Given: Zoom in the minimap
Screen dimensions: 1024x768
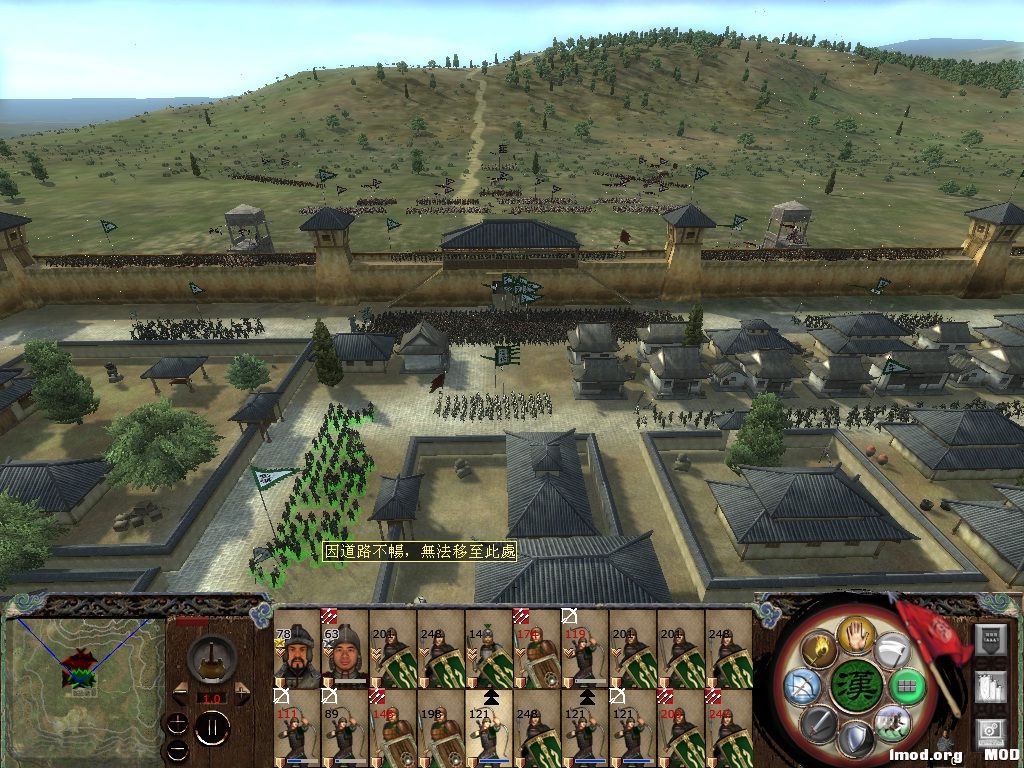Looking at the screenshot, I should 178,722.
